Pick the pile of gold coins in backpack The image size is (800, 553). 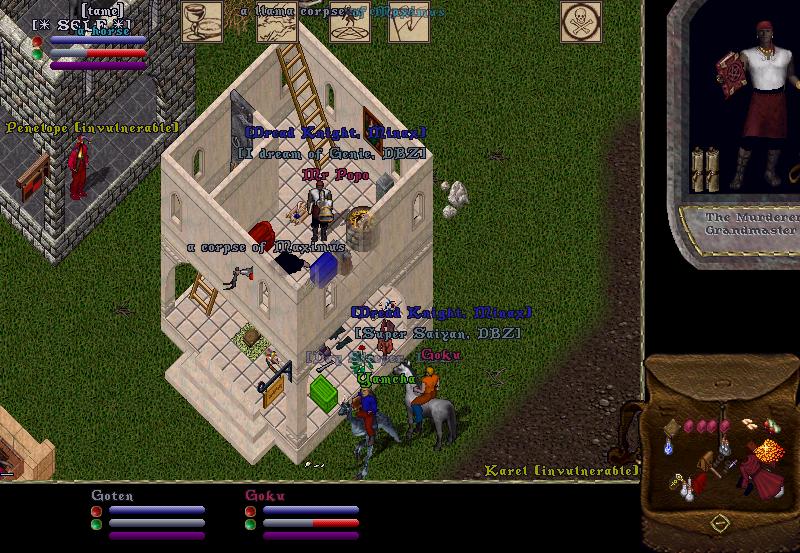[770, 449]
